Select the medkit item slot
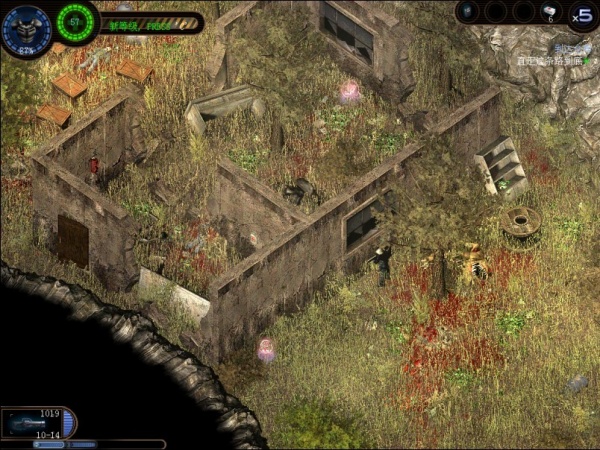 coord(550,12)
